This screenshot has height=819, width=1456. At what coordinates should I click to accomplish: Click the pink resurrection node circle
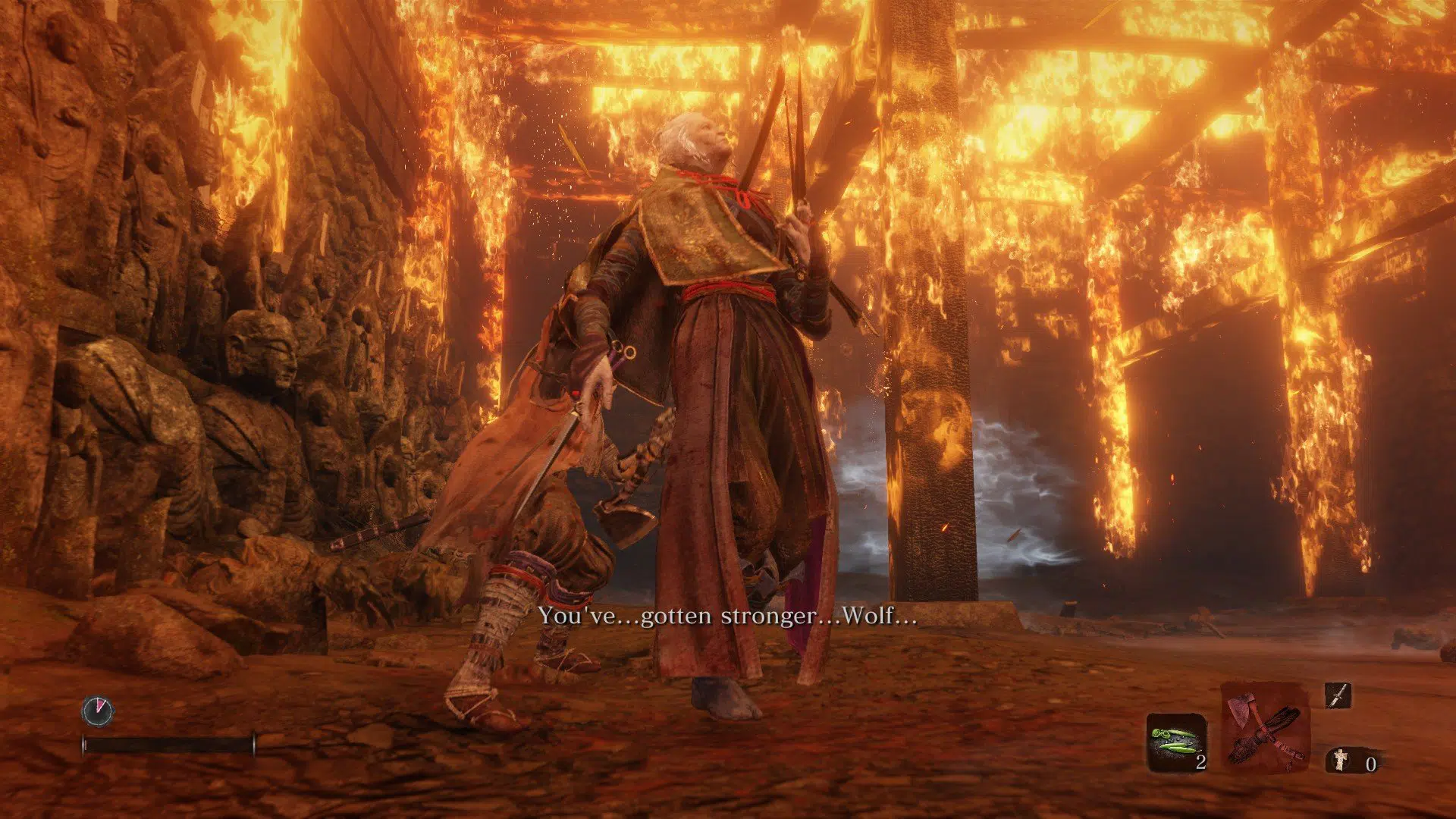pos(98,711)
